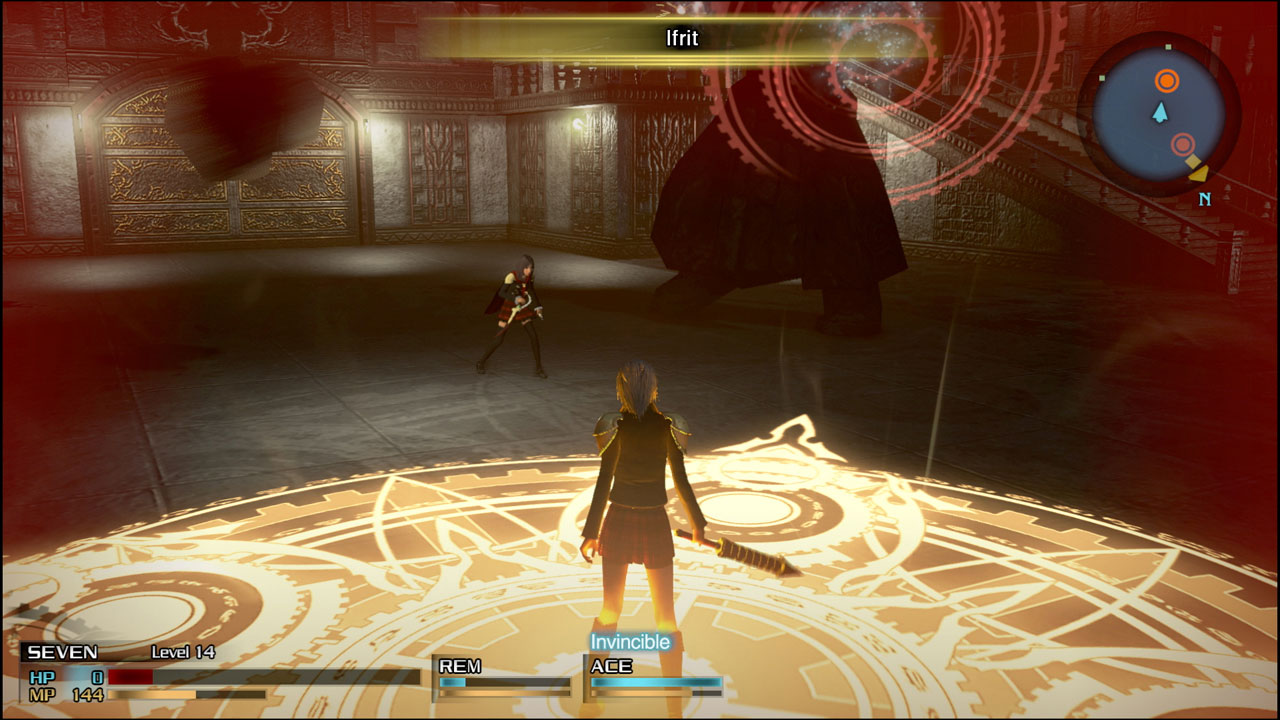Click Seven's depleted red HP bar
Screen dimensions: 1280x720
(130, 678)
